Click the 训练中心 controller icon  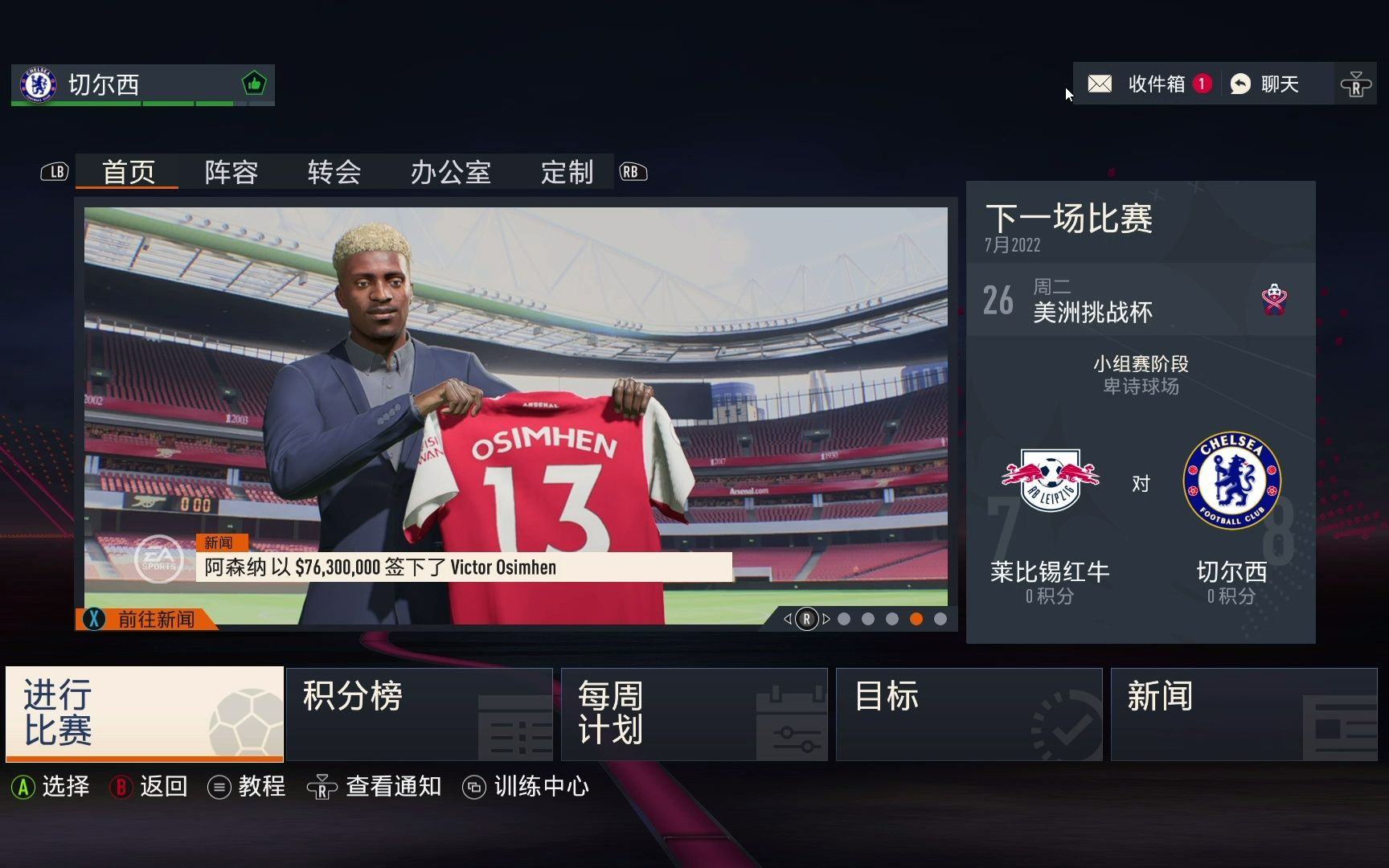coord(476,787)
